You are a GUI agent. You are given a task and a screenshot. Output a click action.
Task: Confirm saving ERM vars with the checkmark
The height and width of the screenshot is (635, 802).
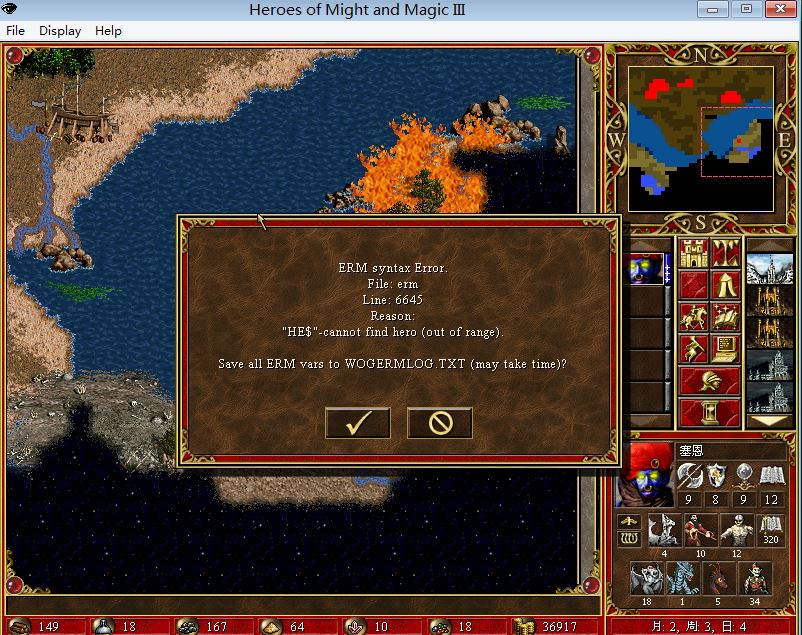coord(357,423)
